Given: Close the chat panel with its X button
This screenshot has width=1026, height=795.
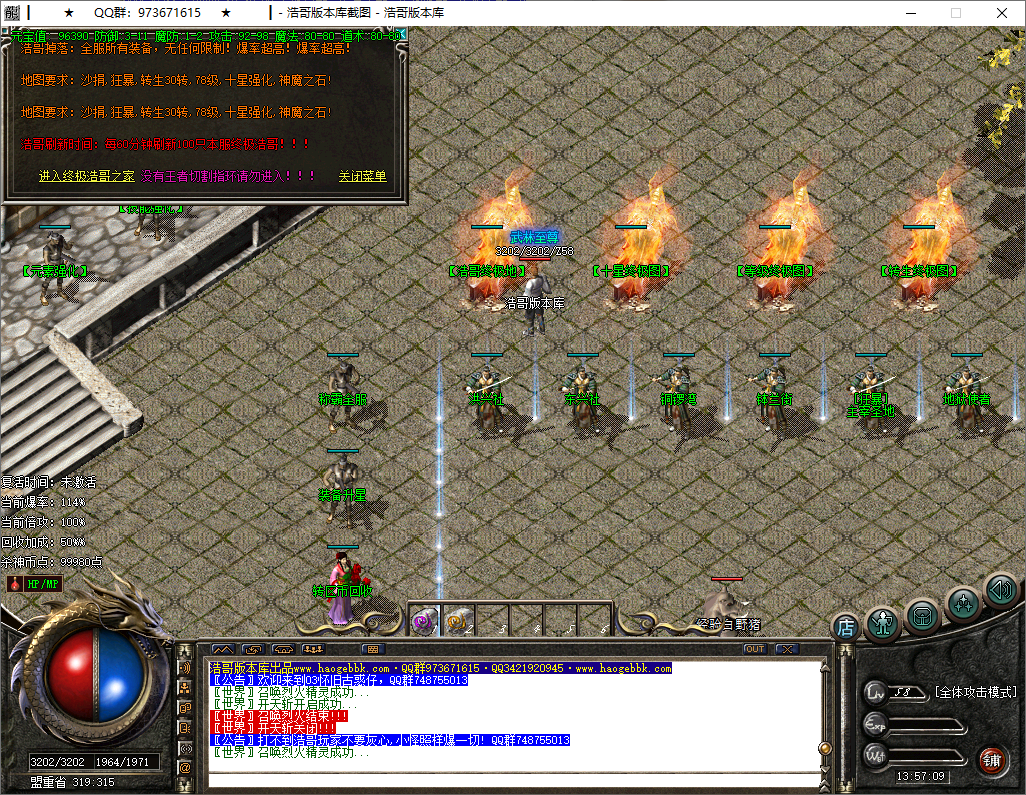Looking at the screenshot, I should click(x=787, y=649).
